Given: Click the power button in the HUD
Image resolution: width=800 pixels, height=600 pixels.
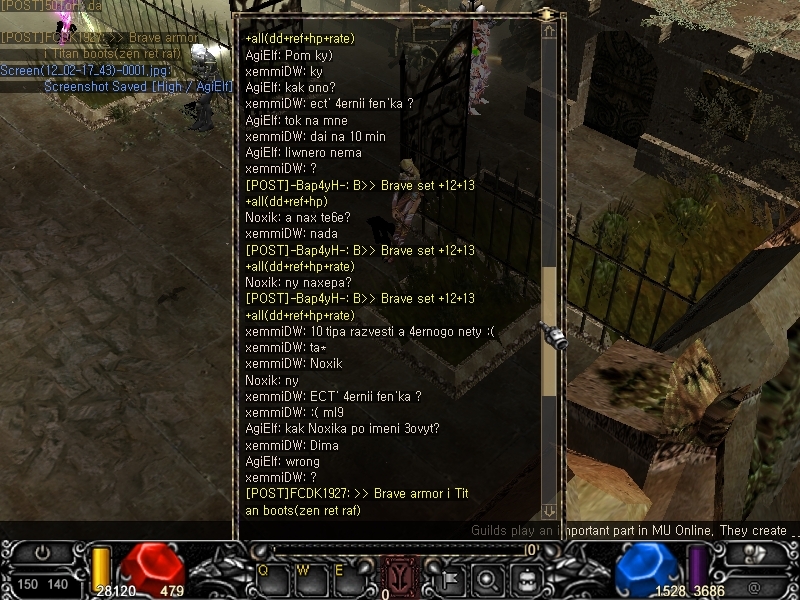Looking at the screenshot, I should coord(43,552).
